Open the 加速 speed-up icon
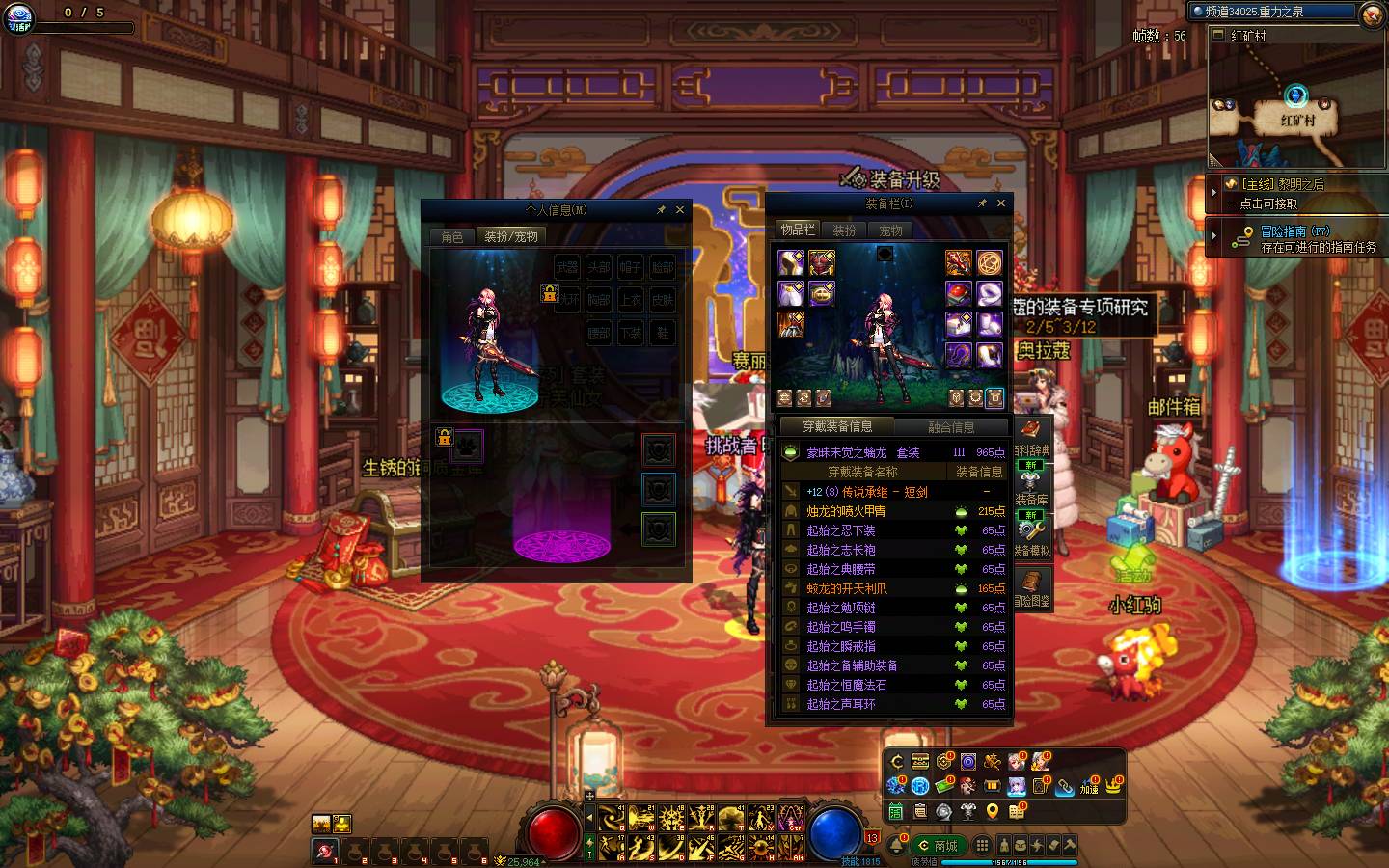This screenshot has height=868, width=1389. 1089,786
